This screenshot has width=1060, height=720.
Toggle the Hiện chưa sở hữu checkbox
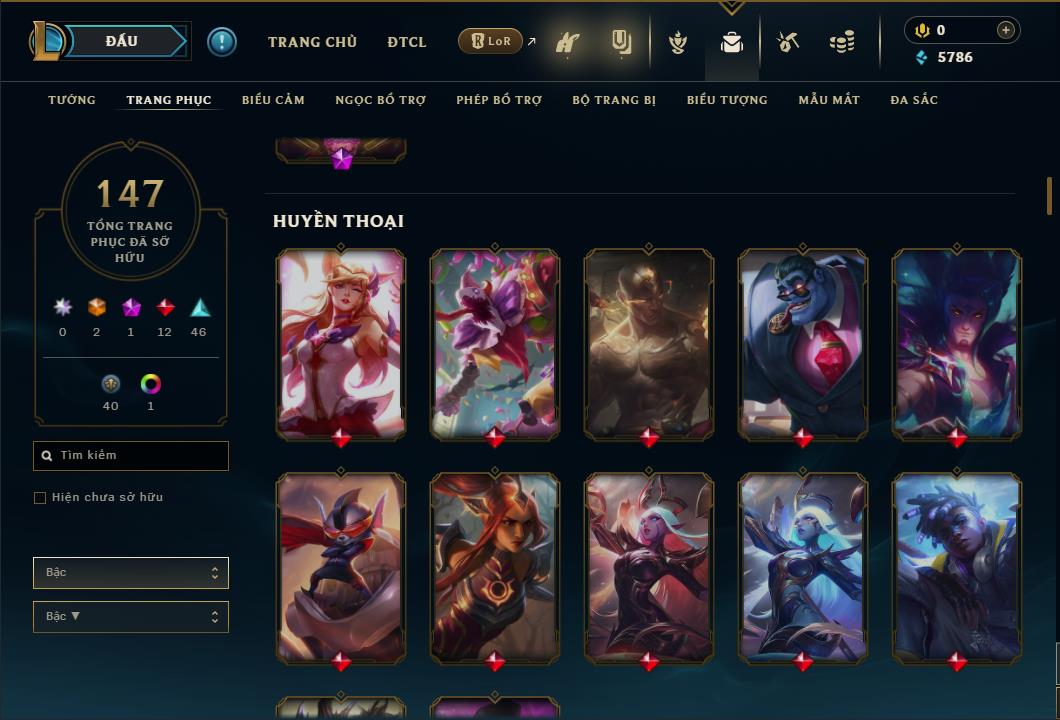tap(40, 498)
